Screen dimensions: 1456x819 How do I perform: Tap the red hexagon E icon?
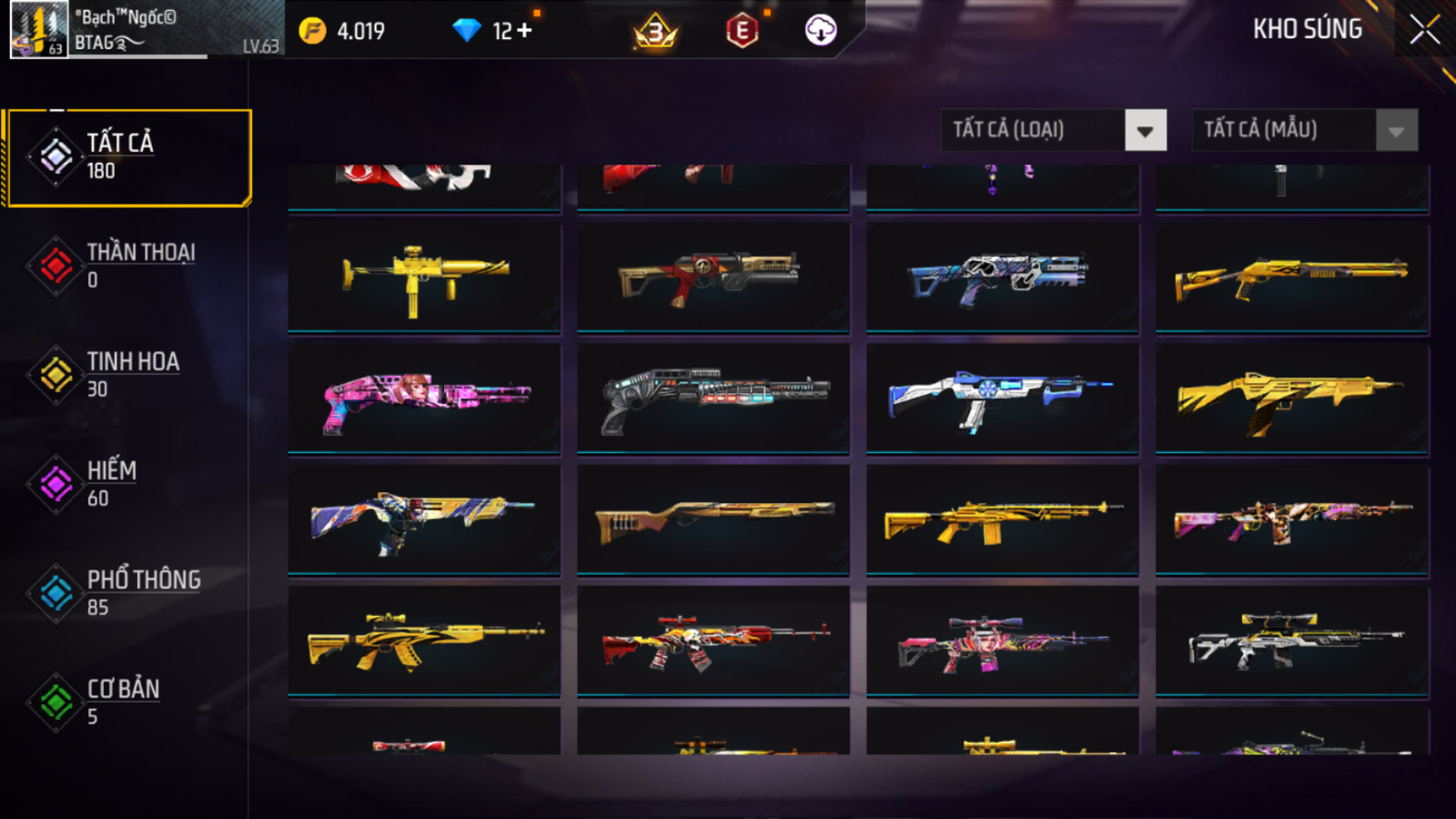(x=742, y=31)
